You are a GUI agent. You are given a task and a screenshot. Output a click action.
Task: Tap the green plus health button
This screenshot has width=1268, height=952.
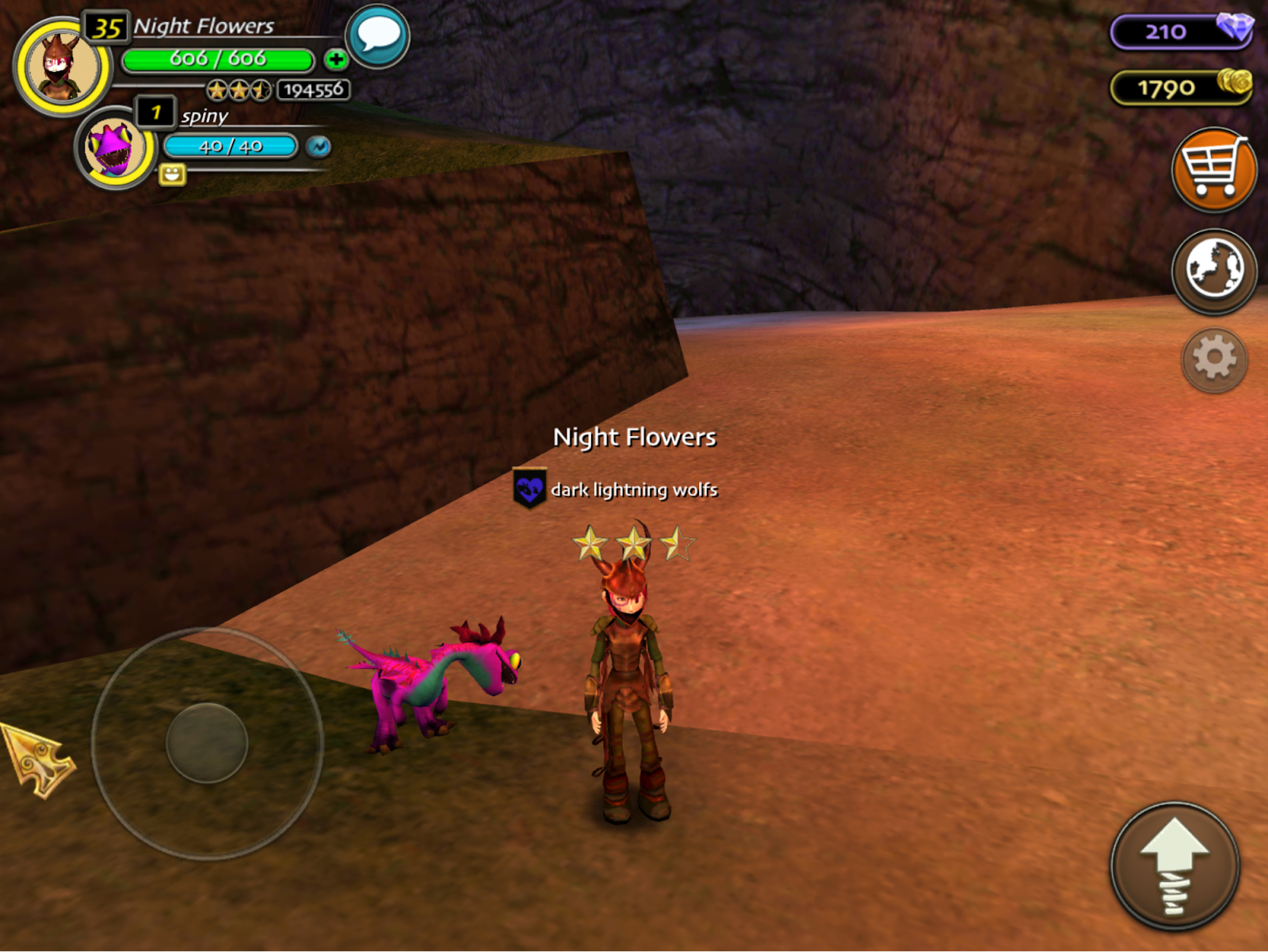(336, 59)
